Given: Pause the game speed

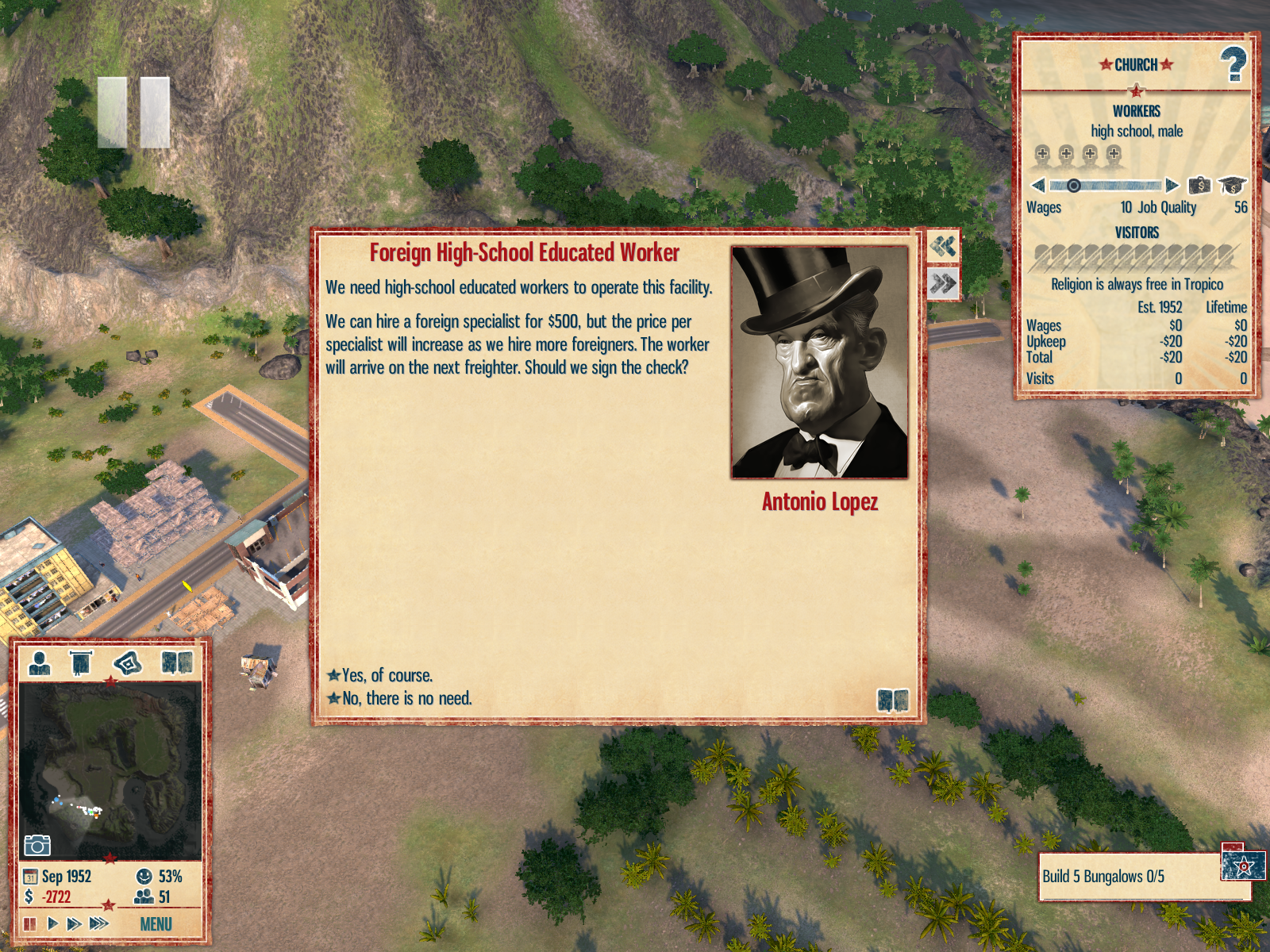Looking at the screenshot, I should pos(30,923).
